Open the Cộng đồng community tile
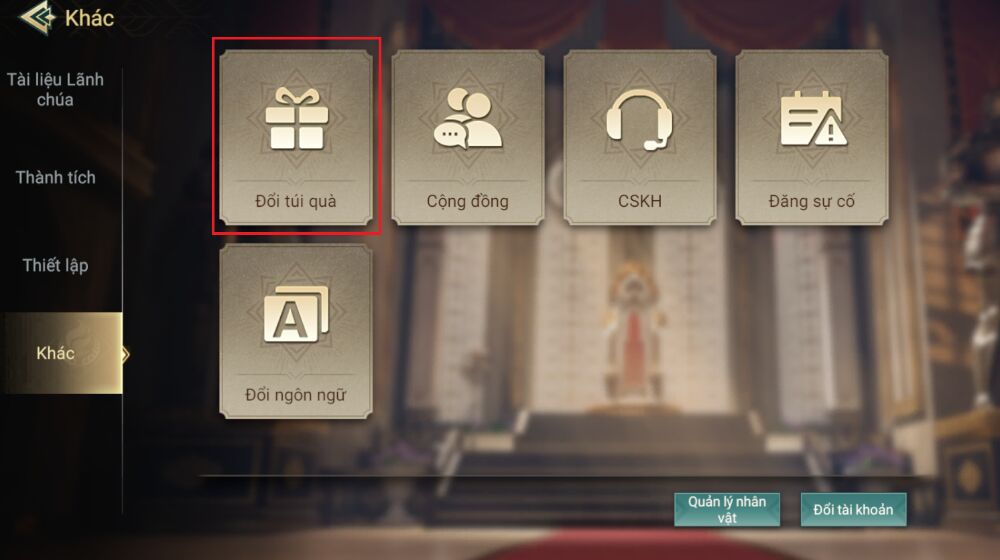The image size is (1000, 560). pyautogui.click(x=468, y=137)
